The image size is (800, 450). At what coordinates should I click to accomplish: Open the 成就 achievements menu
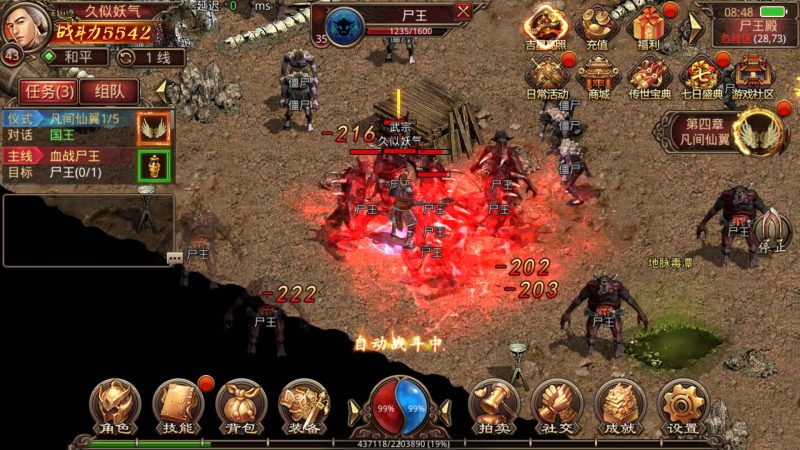[620, 405]
